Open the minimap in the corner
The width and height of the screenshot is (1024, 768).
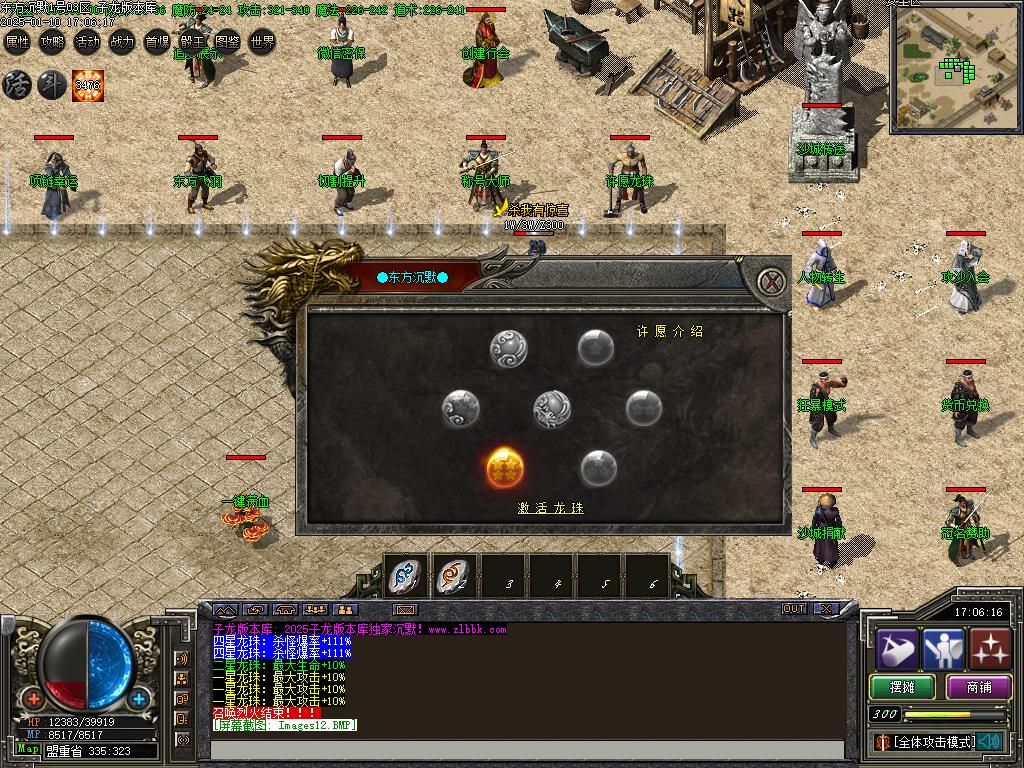[x=954, y=70]
